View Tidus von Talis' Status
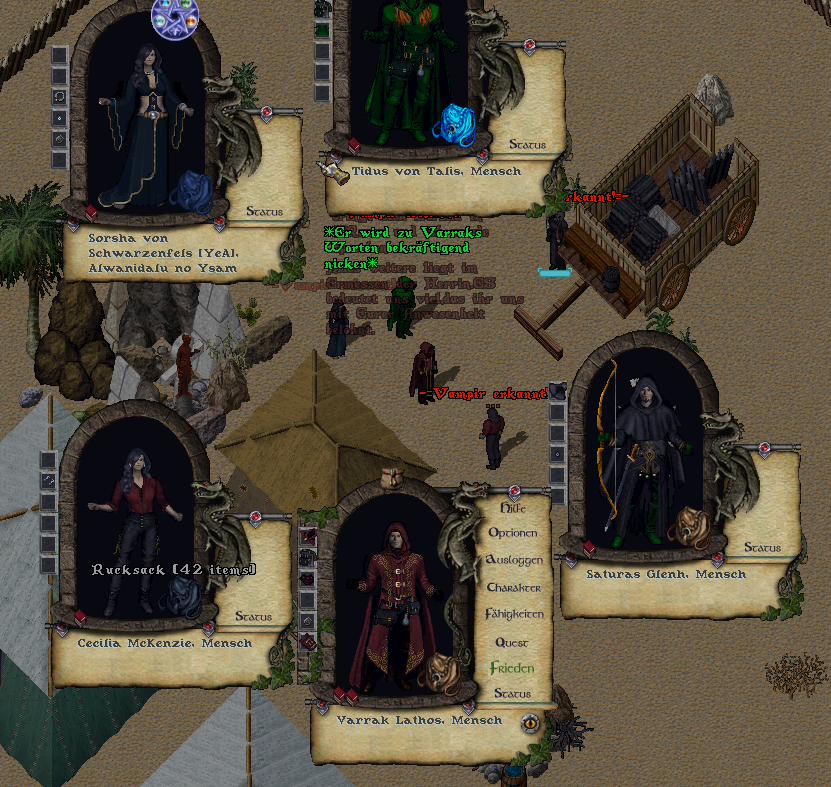The image size is (831, 787). point(527,145)
